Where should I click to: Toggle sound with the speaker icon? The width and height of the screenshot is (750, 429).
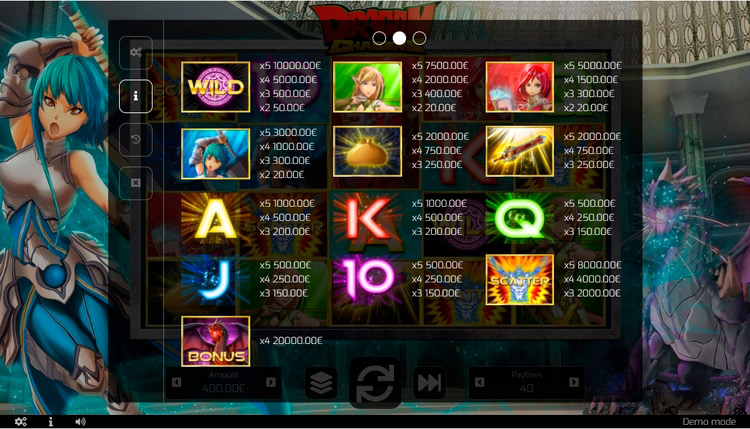(80, 422)
